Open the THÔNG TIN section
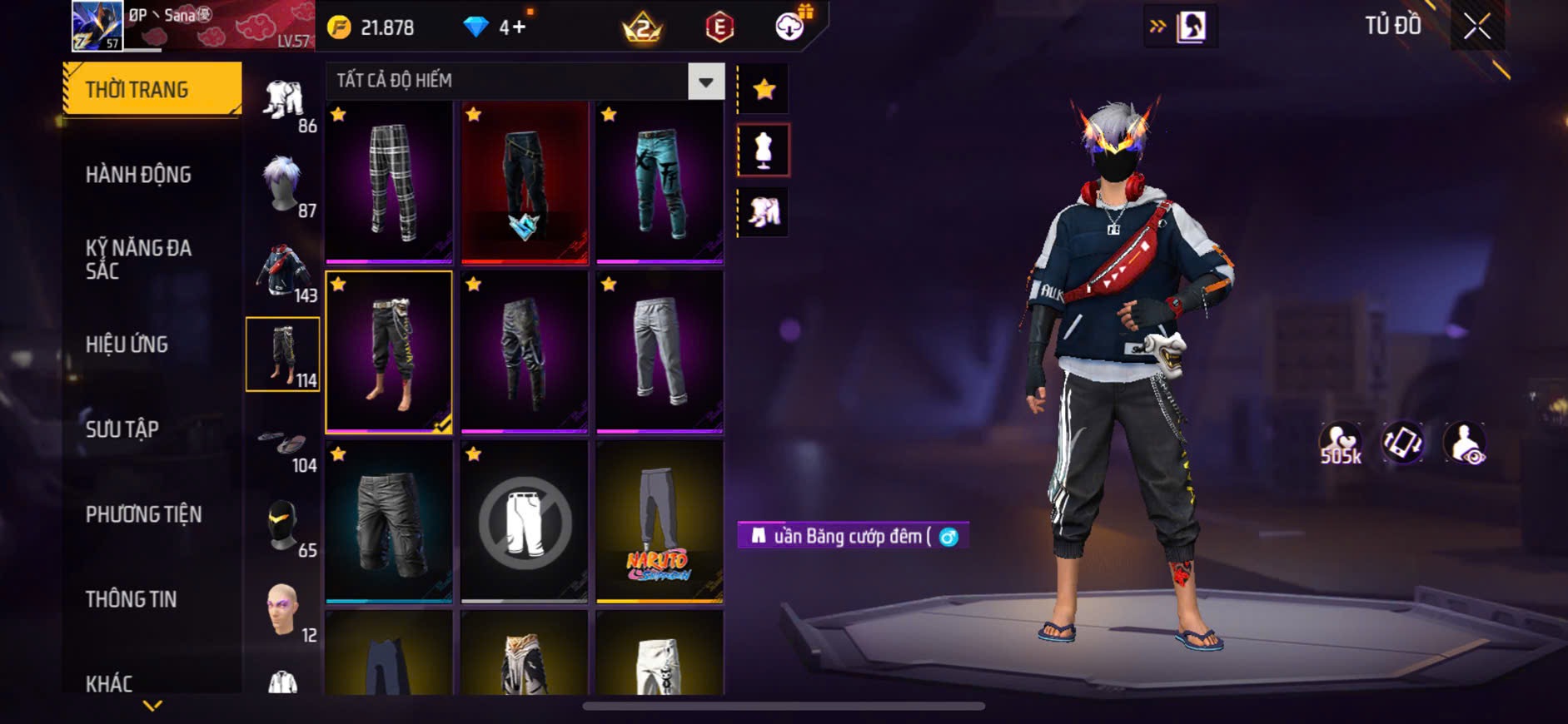This screenshot has height=724, width=1568. pyautogui.click(x=131, y=599)
